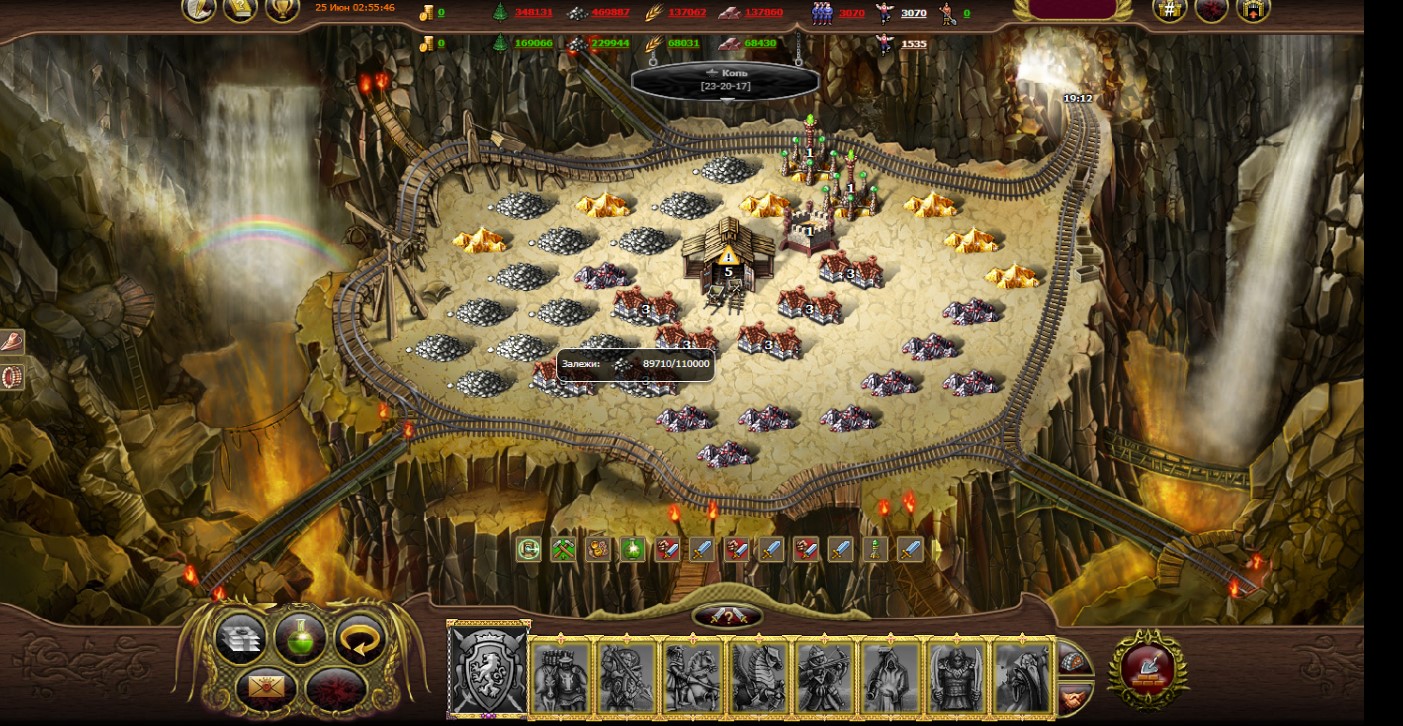Click the war drum icon
The height and width of the screenshot is (726, 1403).
tap(12, 377)
